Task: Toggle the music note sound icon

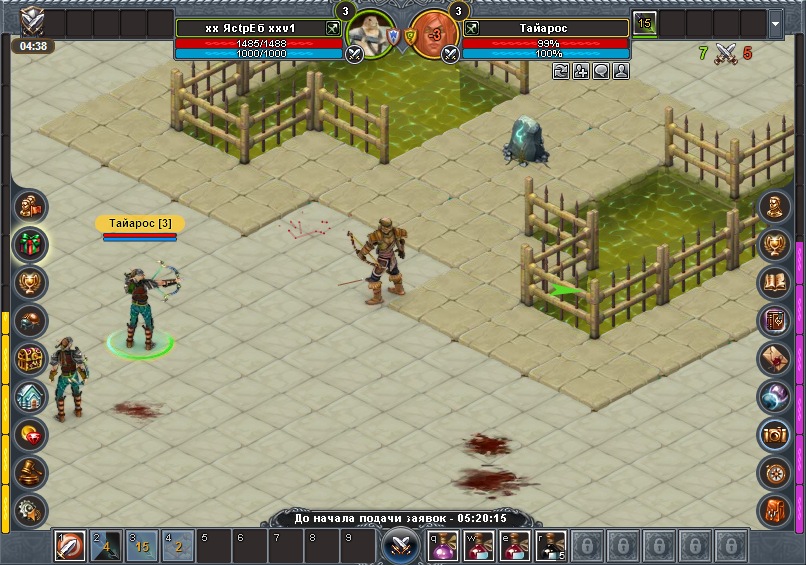Action: click(775, 509)
